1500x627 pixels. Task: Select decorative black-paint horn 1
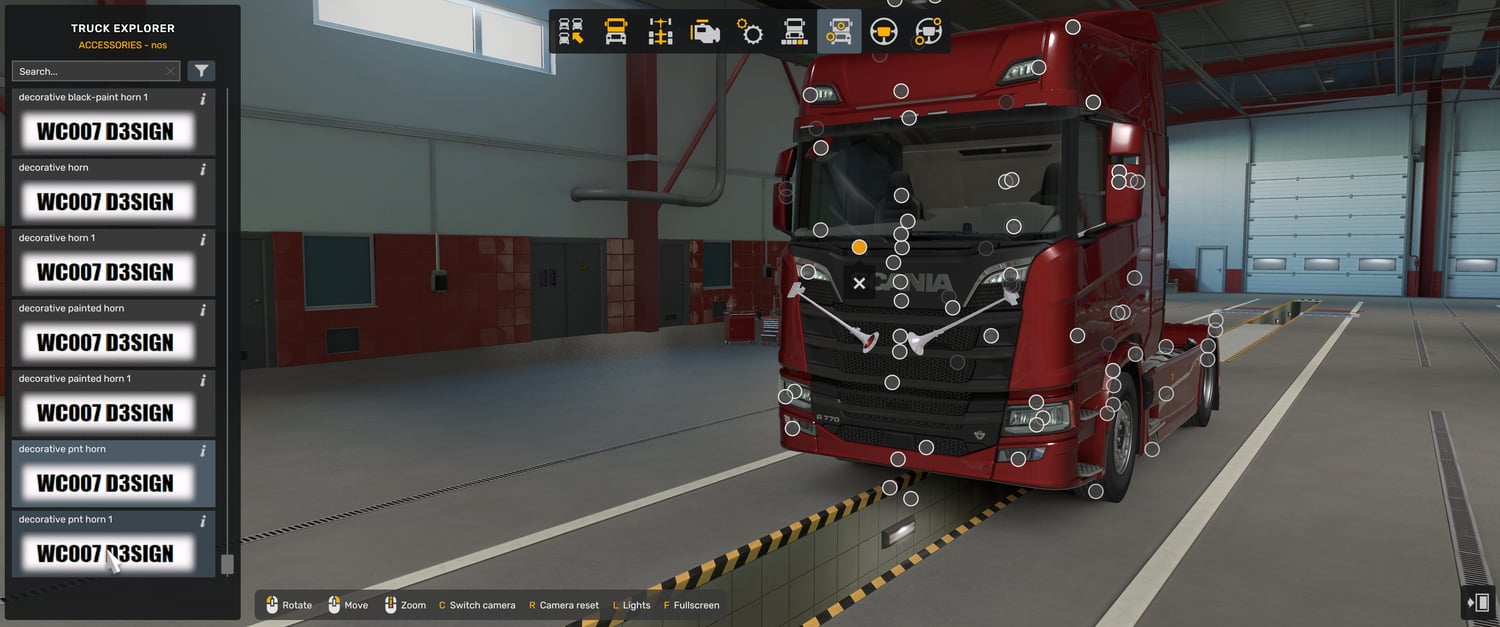105,131
